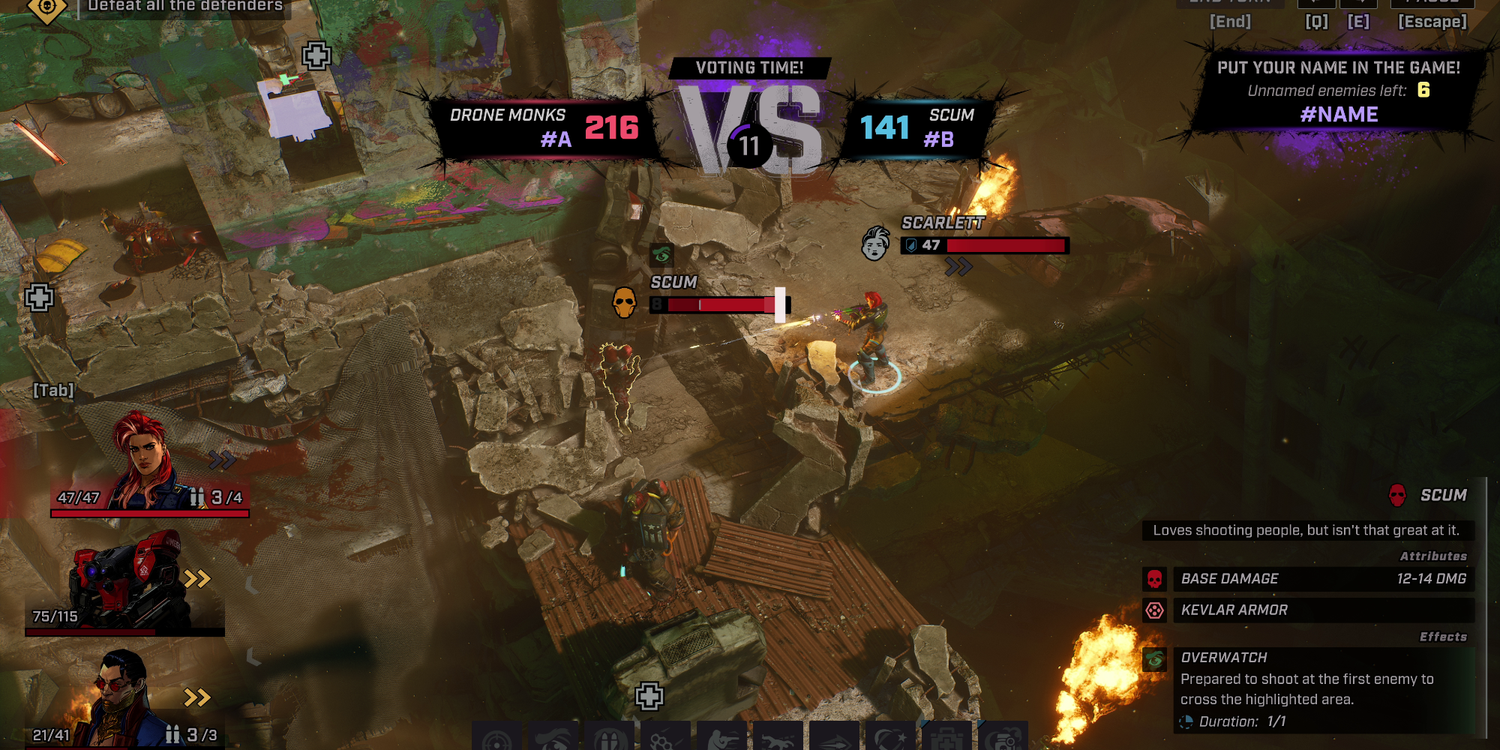
Task: Activate the crosshair aimed shot ability
Action: 497,739
